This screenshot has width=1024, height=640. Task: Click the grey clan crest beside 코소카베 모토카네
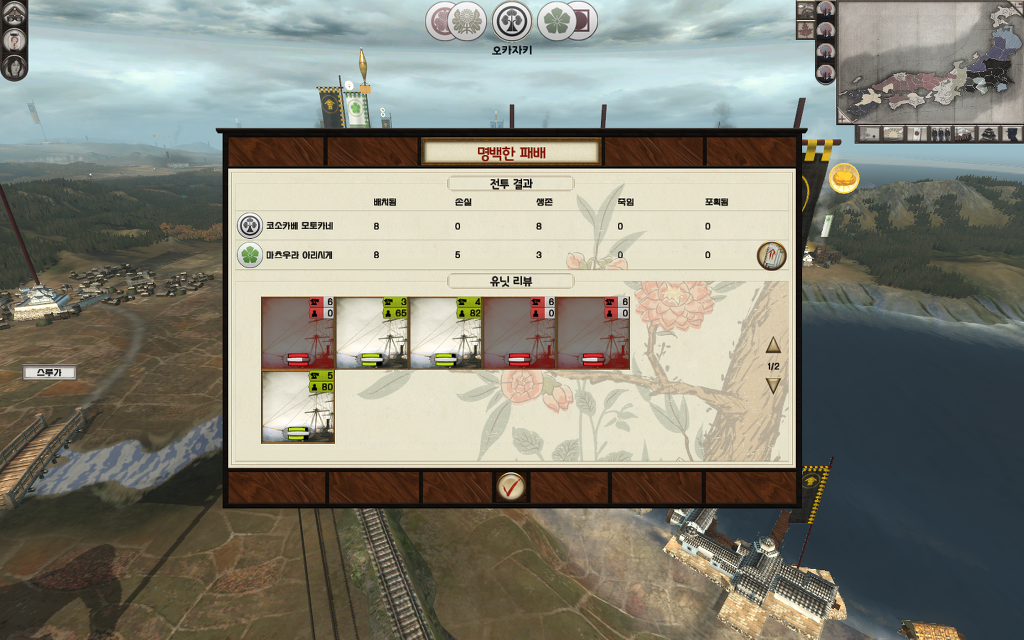tap(249, 225)
